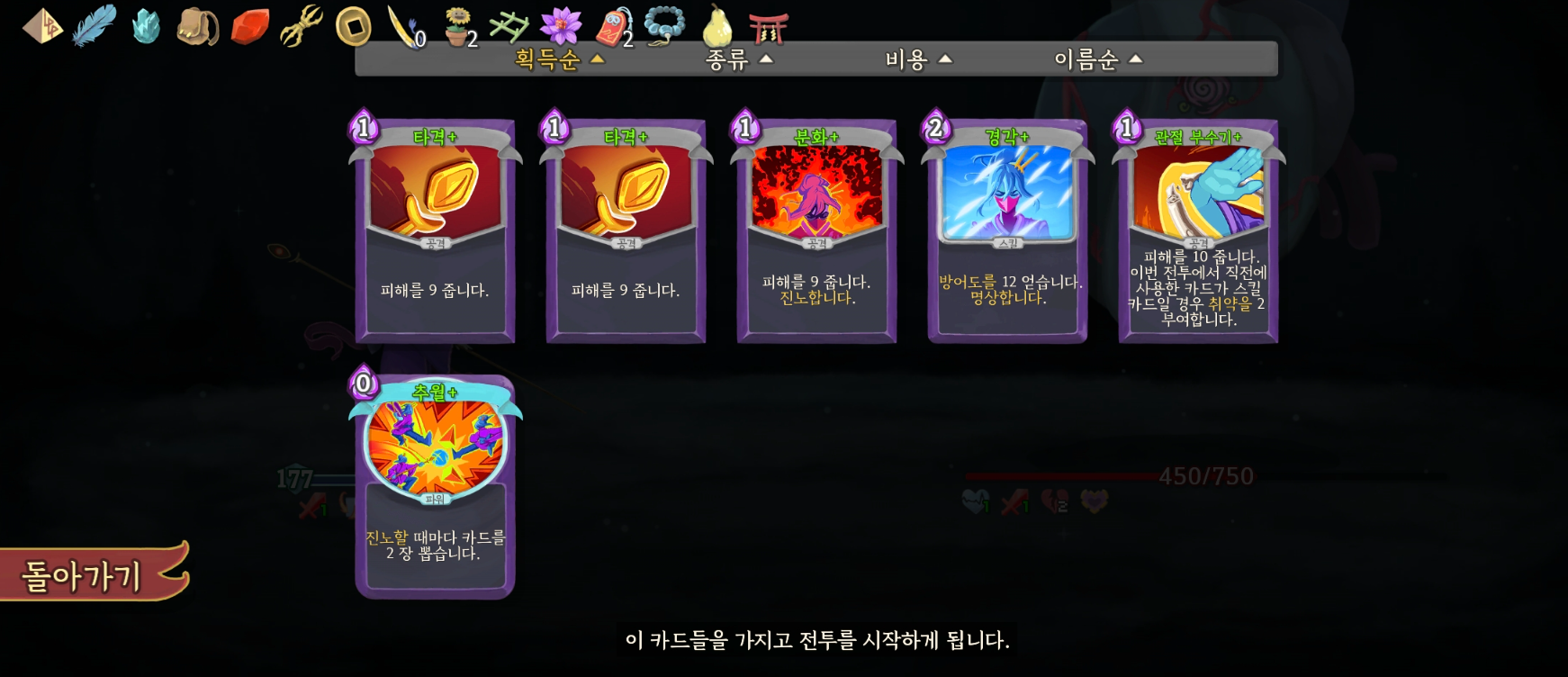
Task: Inspect the 추월+ power card
Action: (x=435, y=487)
